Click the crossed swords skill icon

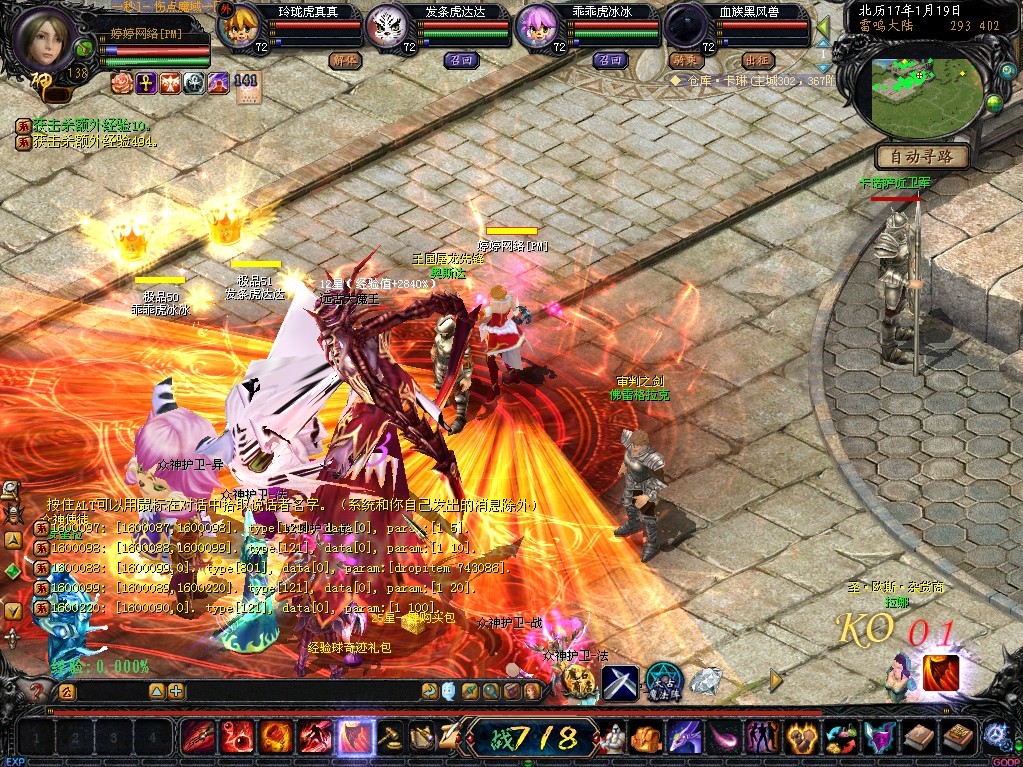(x=620, y=682)
